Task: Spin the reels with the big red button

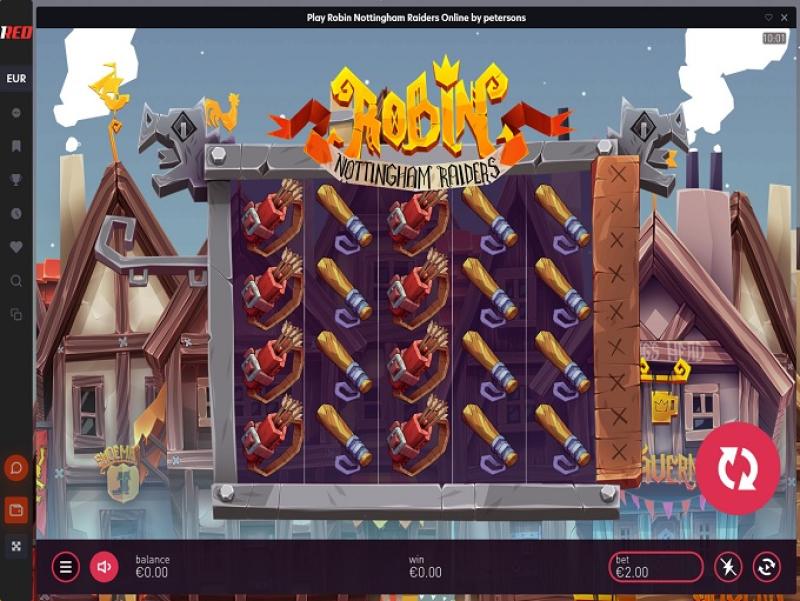Action: click(738, 468)
